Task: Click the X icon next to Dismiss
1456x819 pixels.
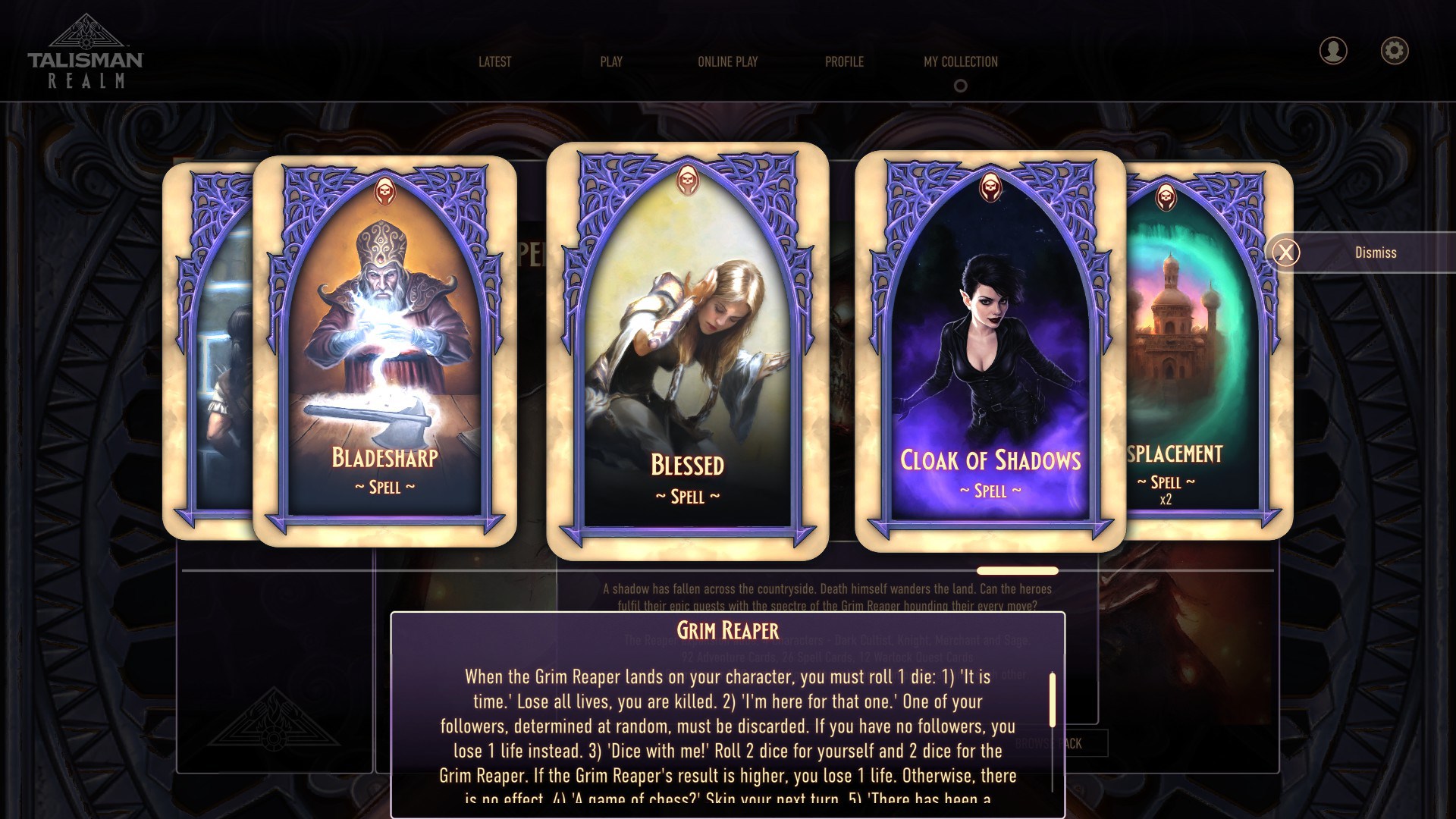Action: coord(1287,252)
